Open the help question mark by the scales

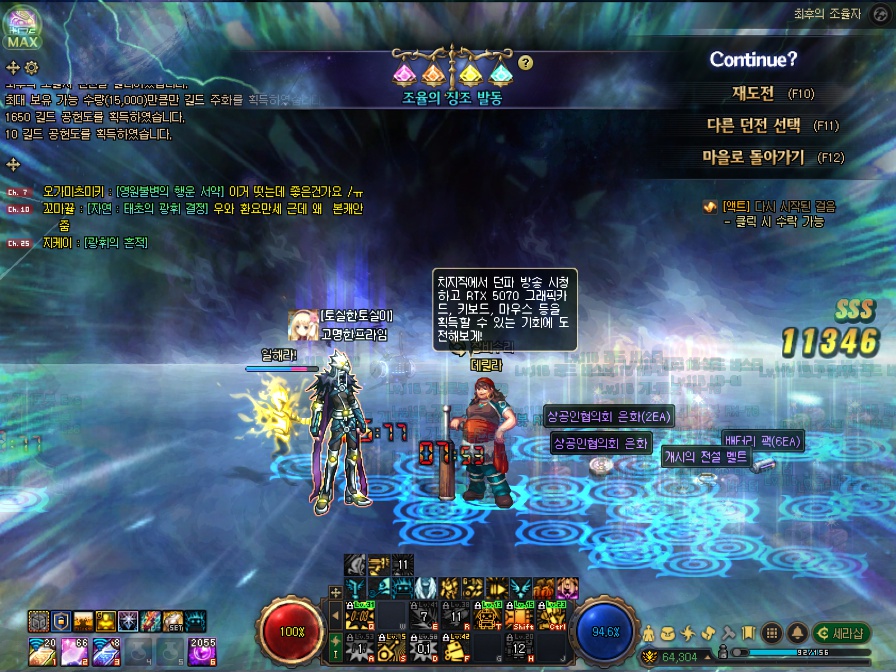526,63
